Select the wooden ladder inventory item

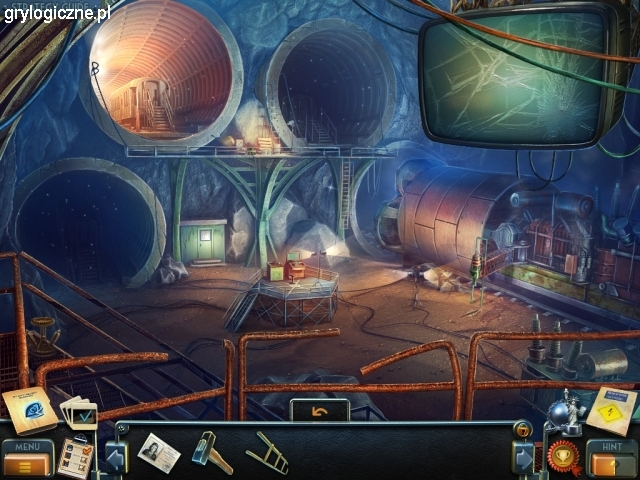coord(267,452)
